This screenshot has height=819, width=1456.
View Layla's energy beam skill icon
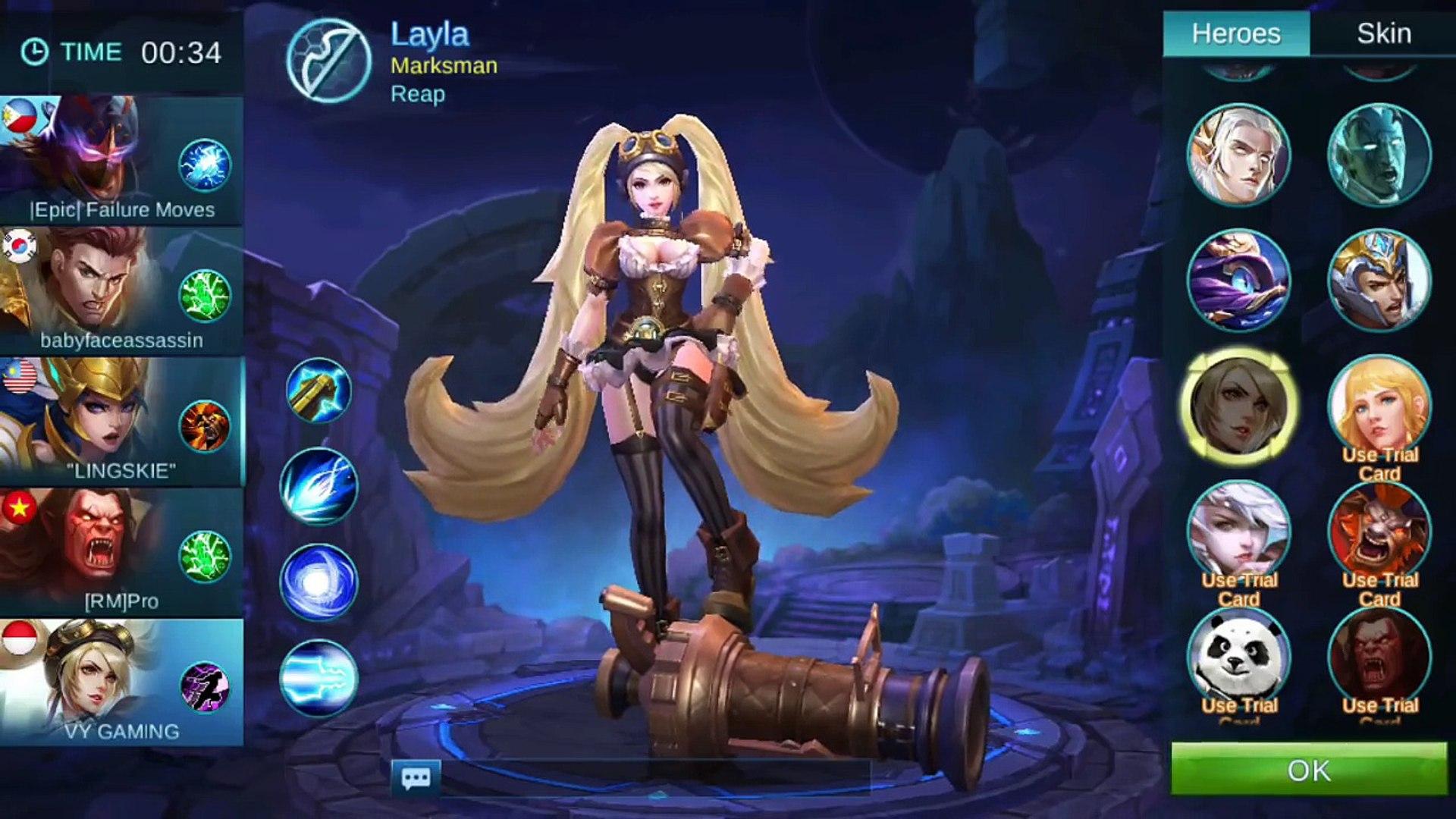coord(318,677)
